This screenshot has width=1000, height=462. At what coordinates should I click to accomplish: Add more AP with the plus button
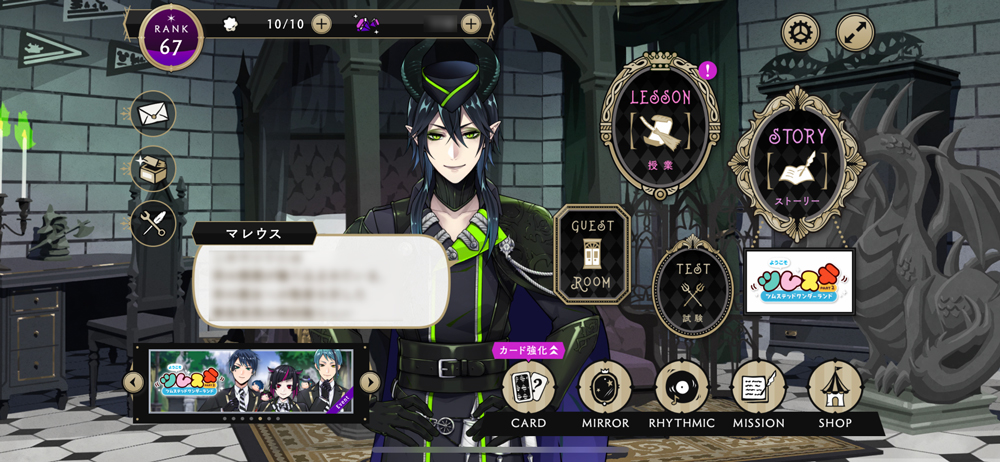point(321,23)
